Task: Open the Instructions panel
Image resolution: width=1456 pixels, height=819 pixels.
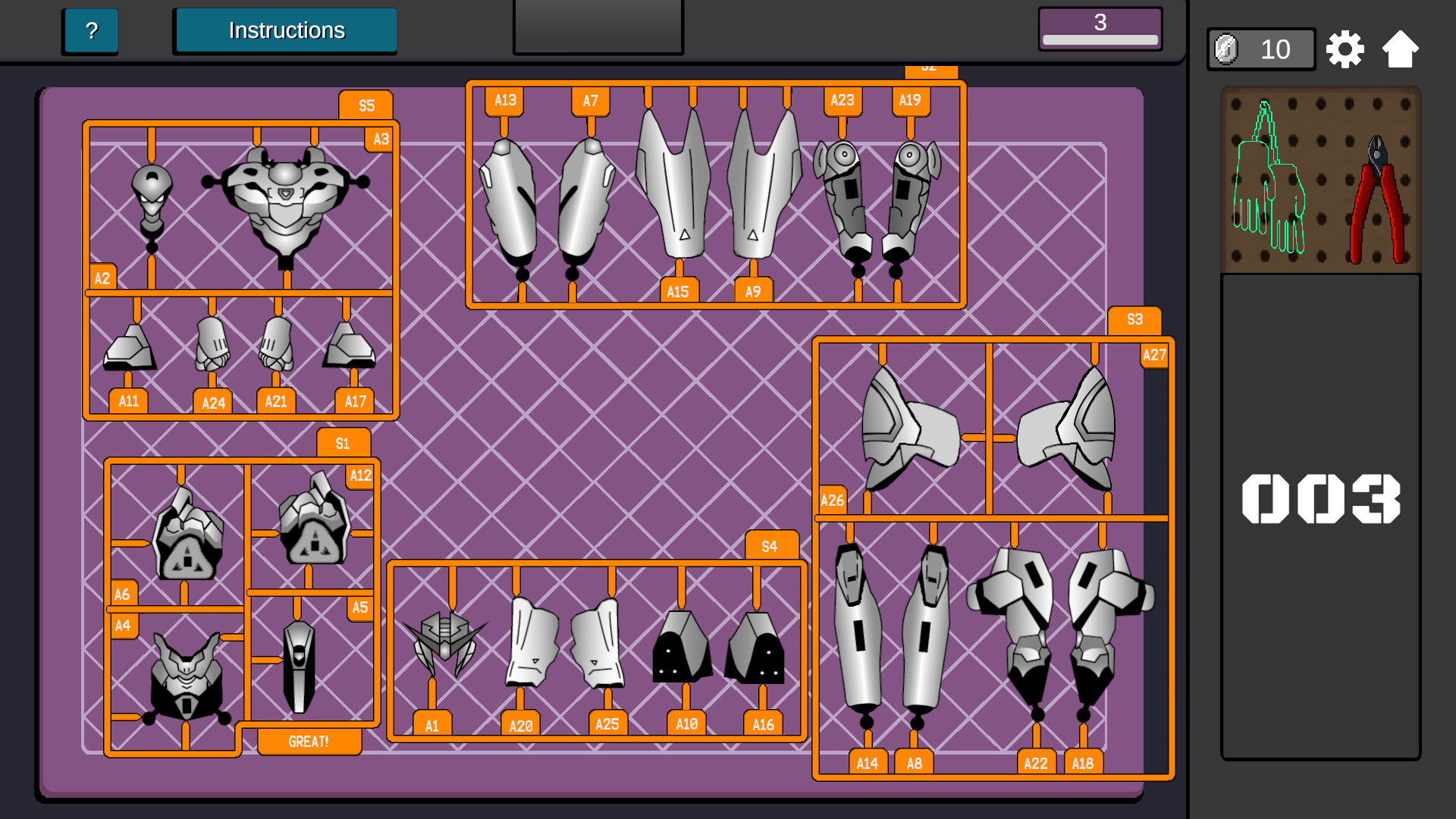Action: pyautogui.click(x=285, y=30)
